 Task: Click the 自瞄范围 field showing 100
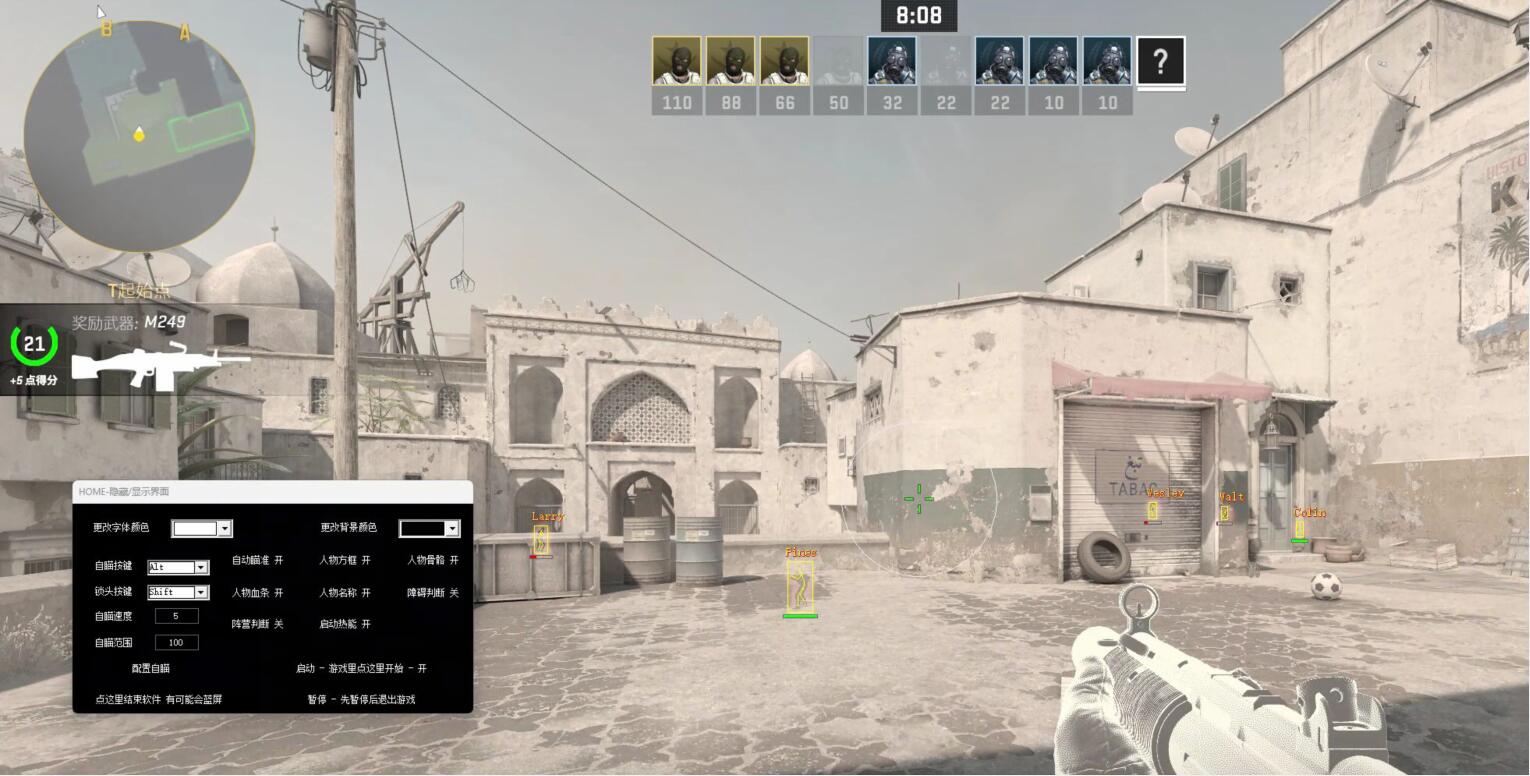(x=176, y=643)
